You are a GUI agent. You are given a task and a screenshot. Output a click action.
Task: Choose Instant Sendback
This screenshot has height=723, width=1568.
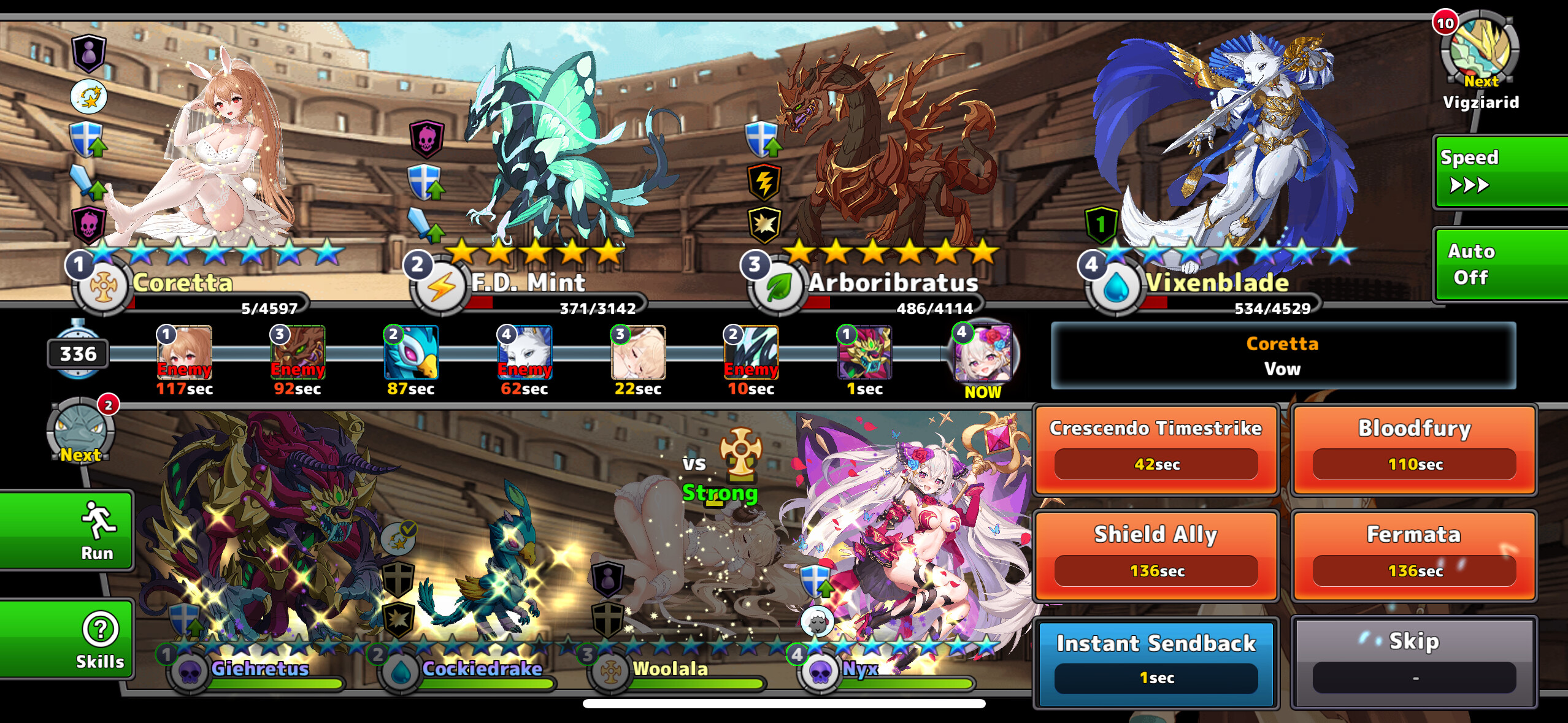(x=1156, y=662)
